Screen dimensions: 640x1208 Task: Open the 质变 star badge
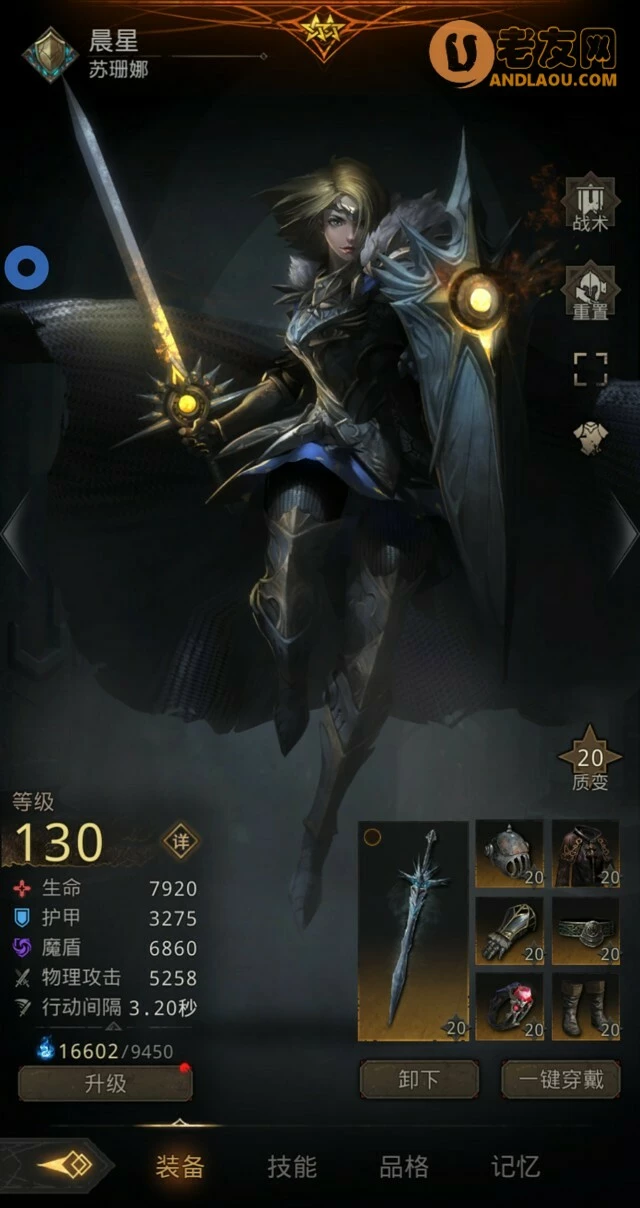[590, 760]
